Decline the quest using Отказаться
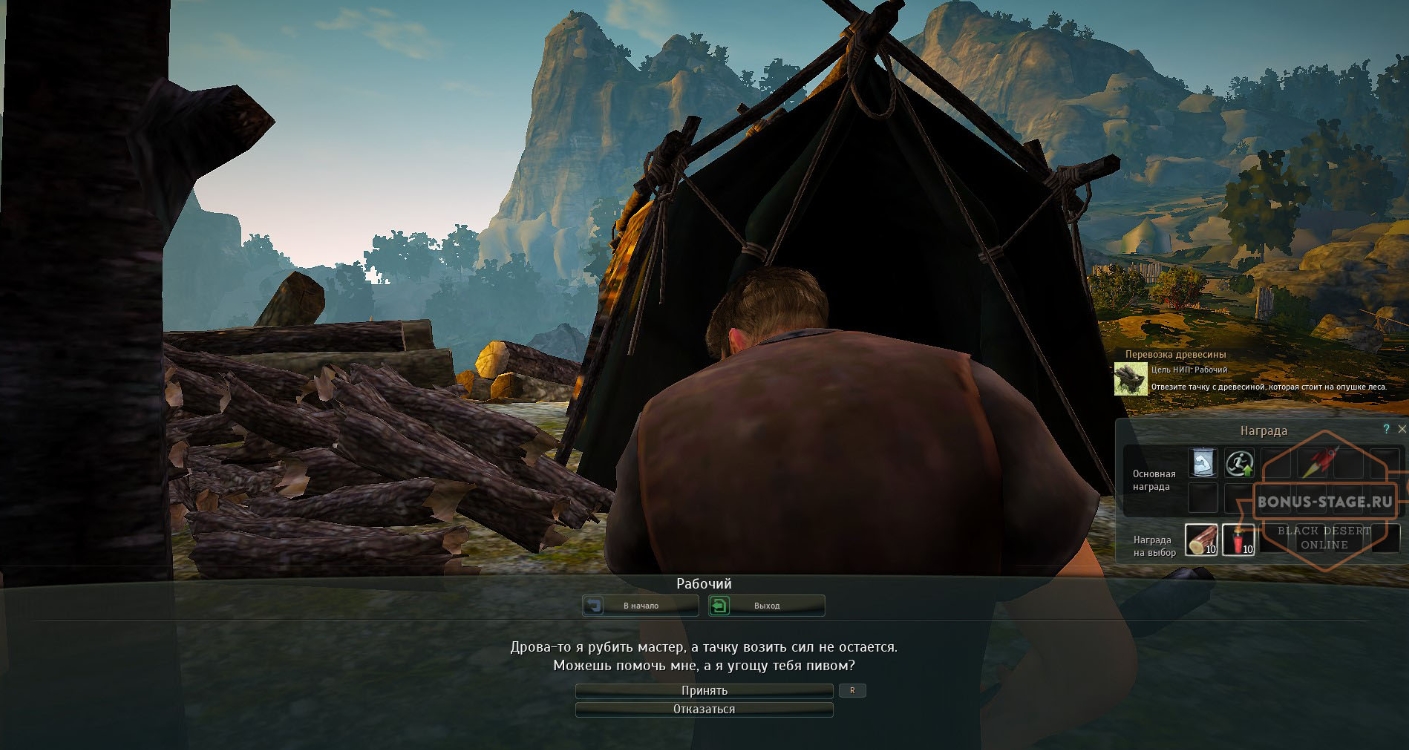 click(704, 710)
